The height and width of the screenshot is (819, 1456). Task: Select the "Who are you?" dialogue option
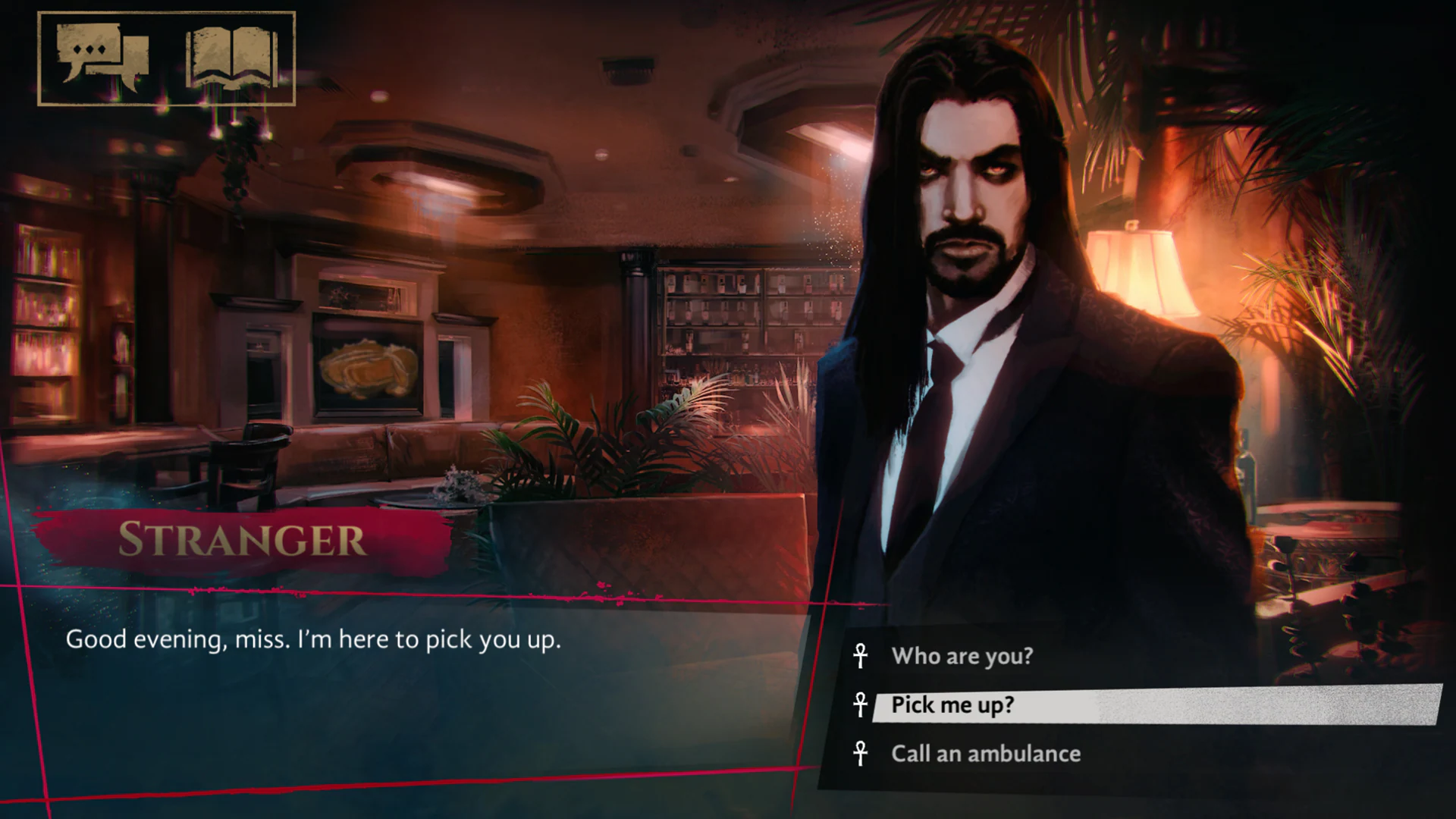click(962, 657)
